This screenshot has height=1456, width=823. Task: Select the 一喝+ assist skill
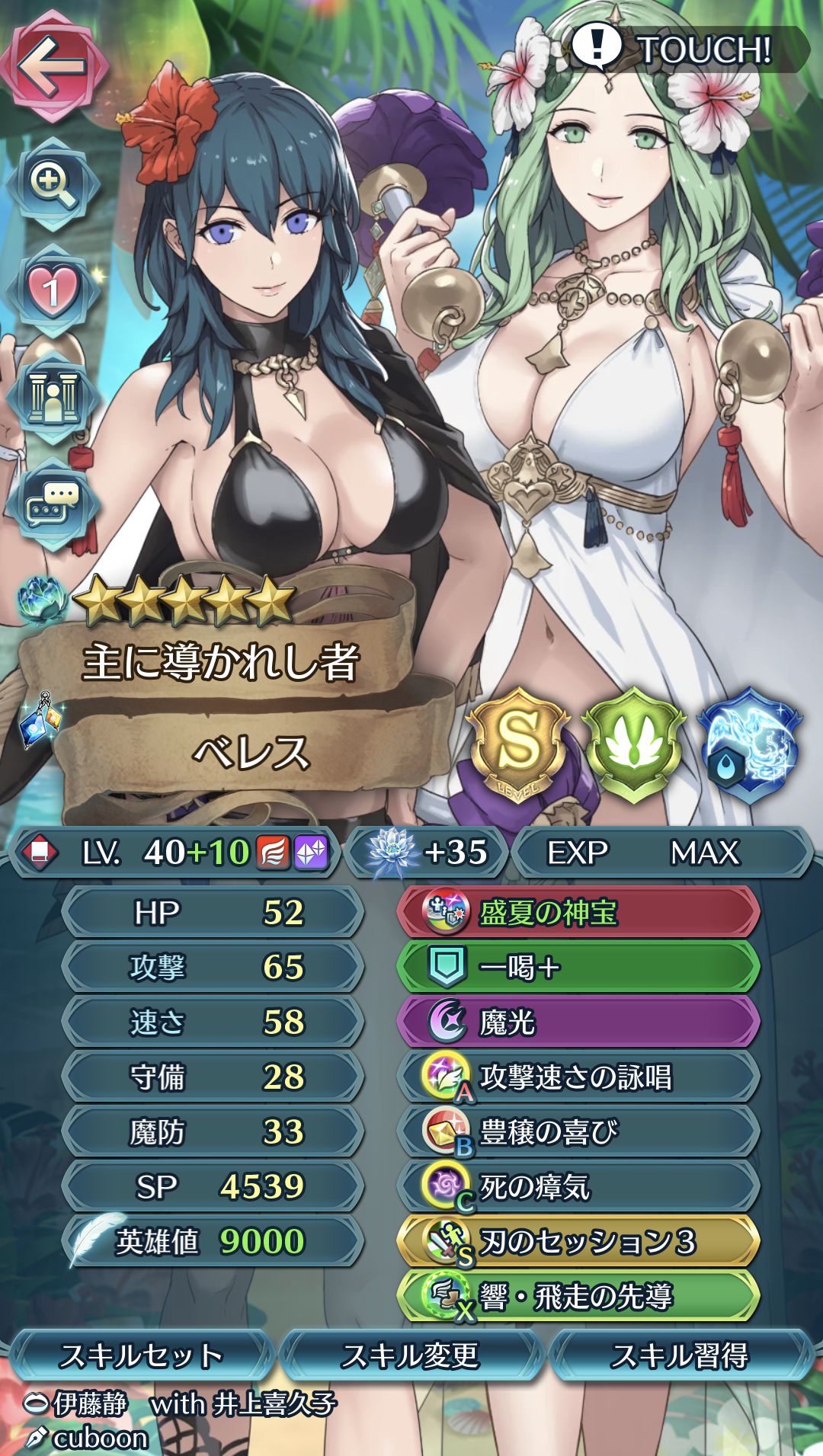pyautogui.click(x=578, y=967)
